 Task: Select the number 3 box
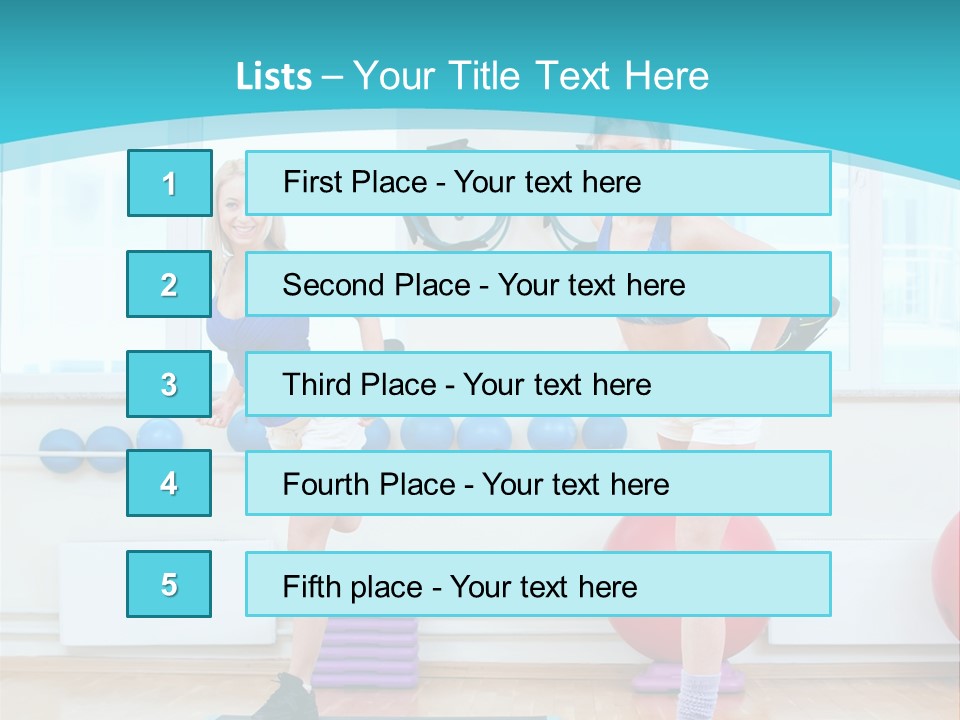170,384
